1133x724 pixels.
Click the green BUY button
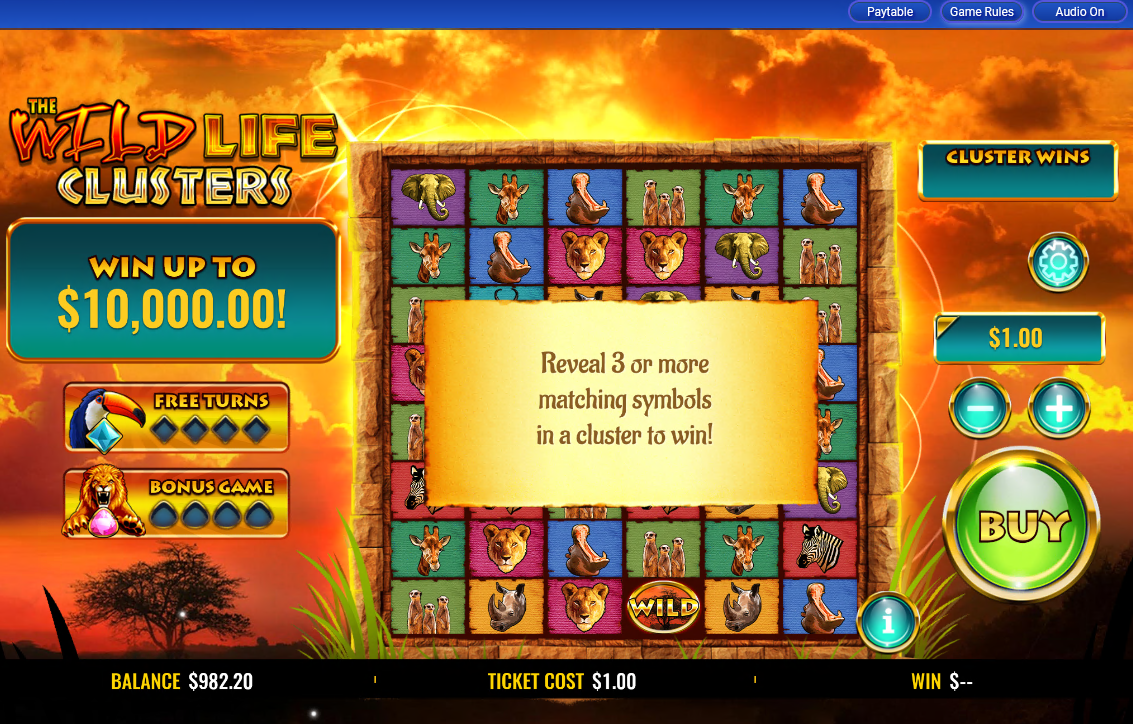point(1021,524)
